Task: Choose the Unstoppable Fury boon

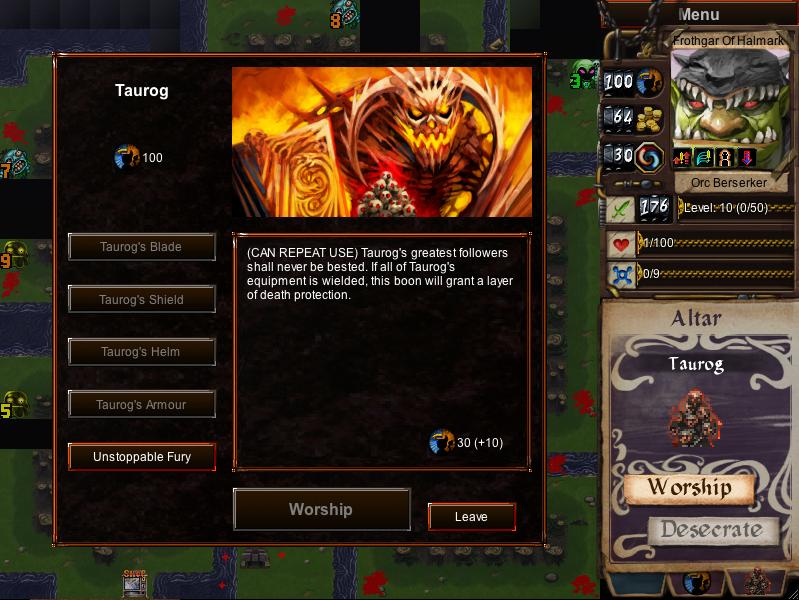Action: 141,457
